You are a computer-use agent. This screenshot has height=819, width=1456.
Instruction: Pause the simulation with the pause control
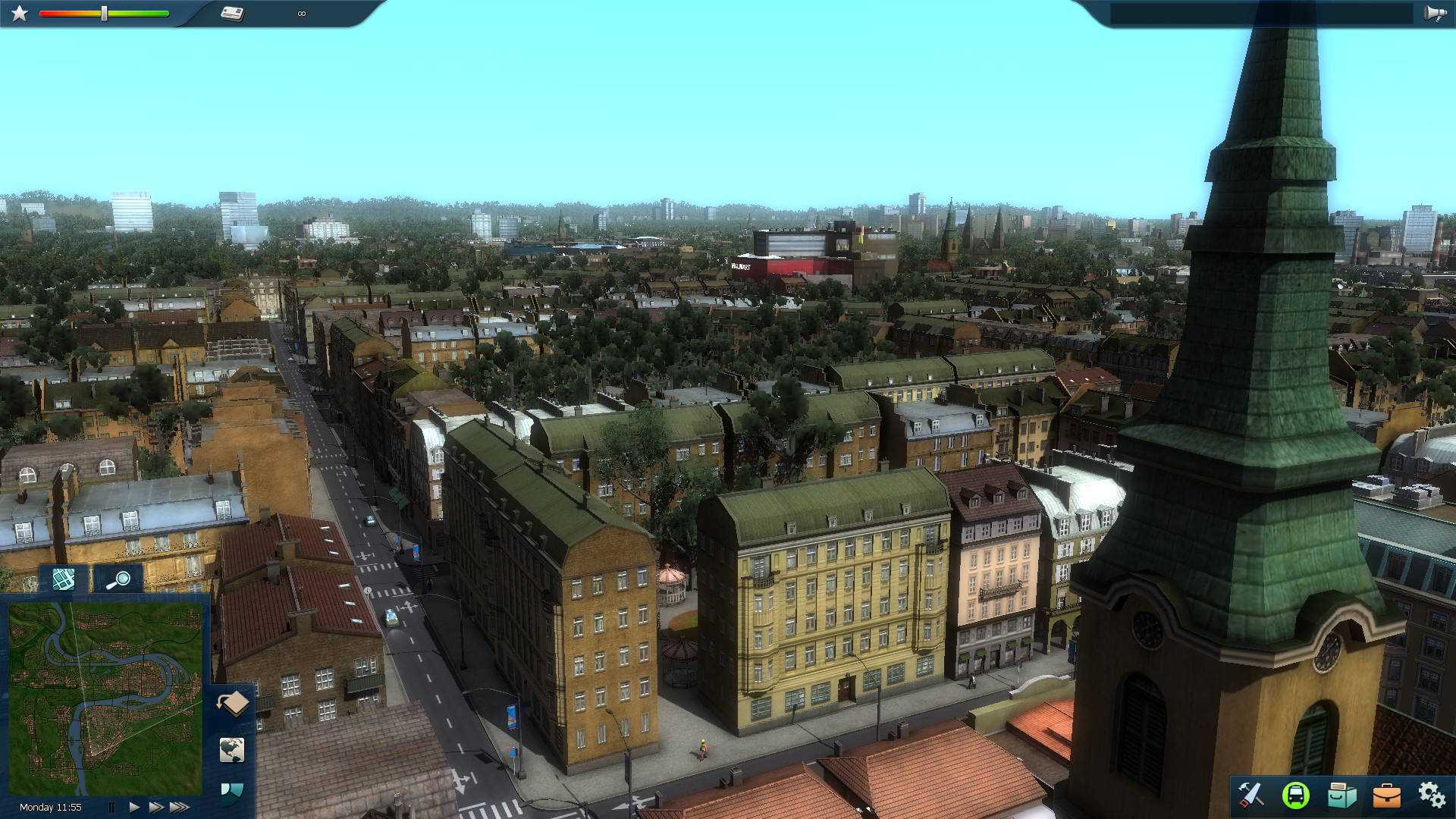112,807
